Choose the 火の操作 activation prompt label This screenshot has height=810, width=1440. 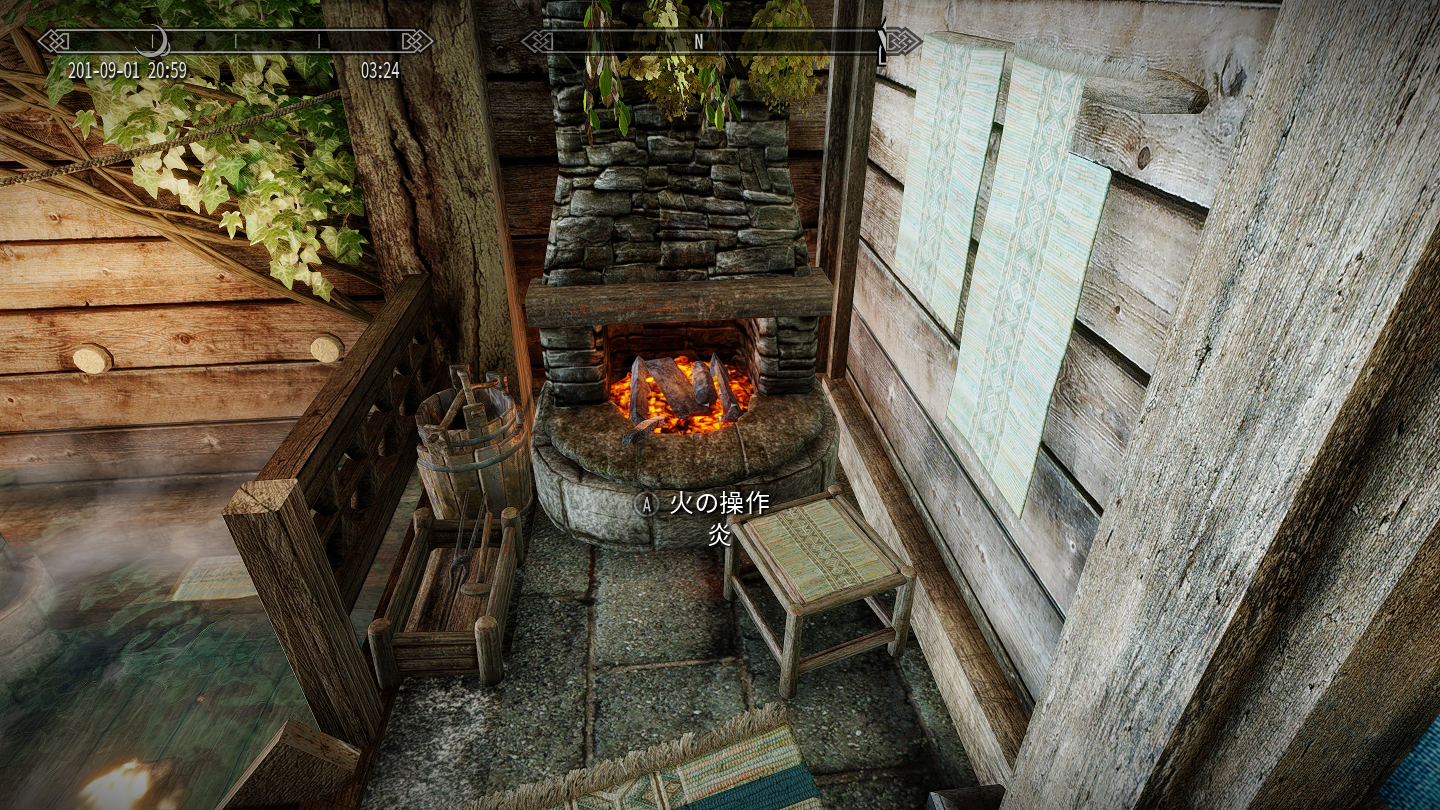click(719, 503)
